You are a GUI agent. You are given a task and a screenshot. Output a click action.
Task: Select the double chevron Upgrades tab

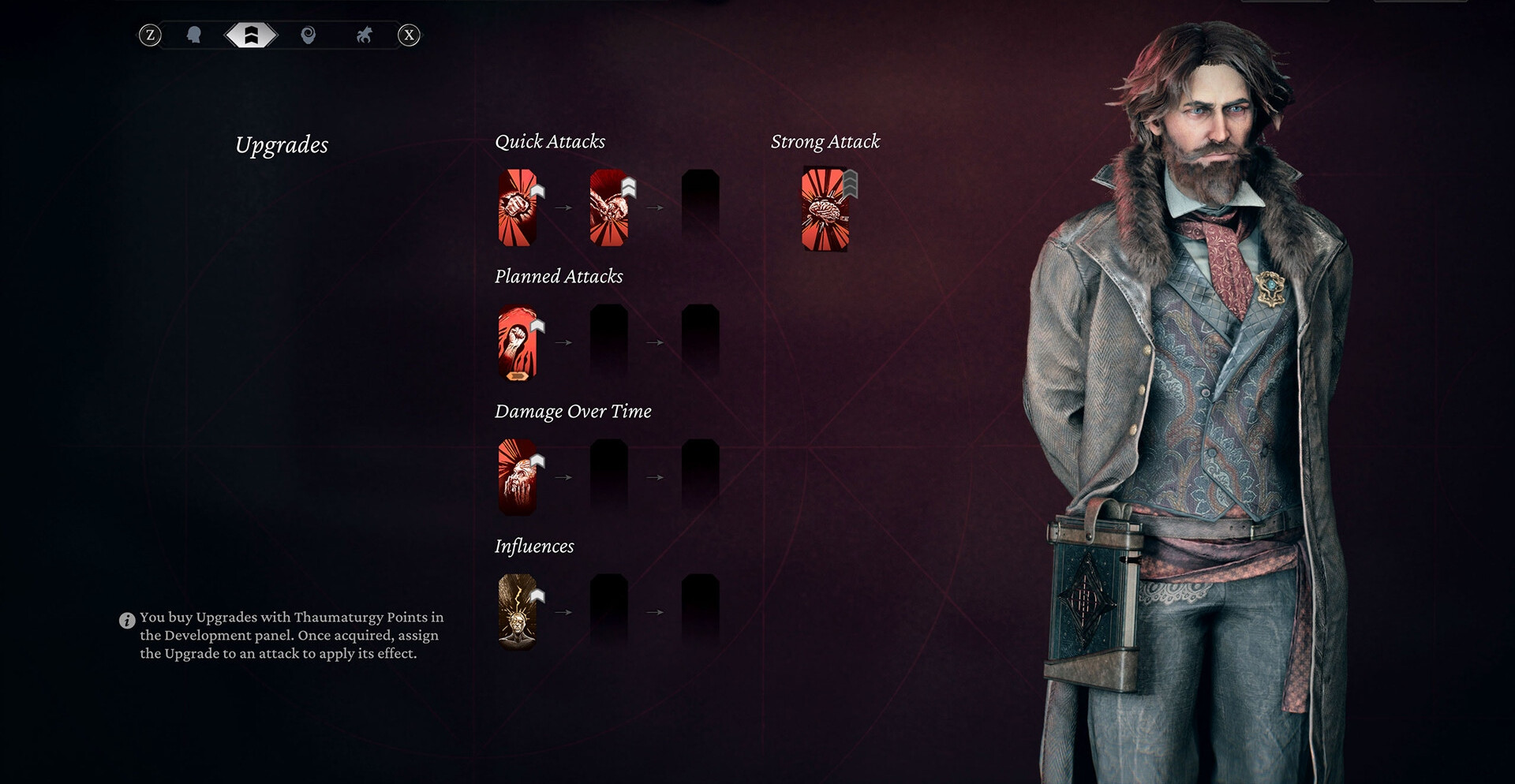[x=251, y=35]
